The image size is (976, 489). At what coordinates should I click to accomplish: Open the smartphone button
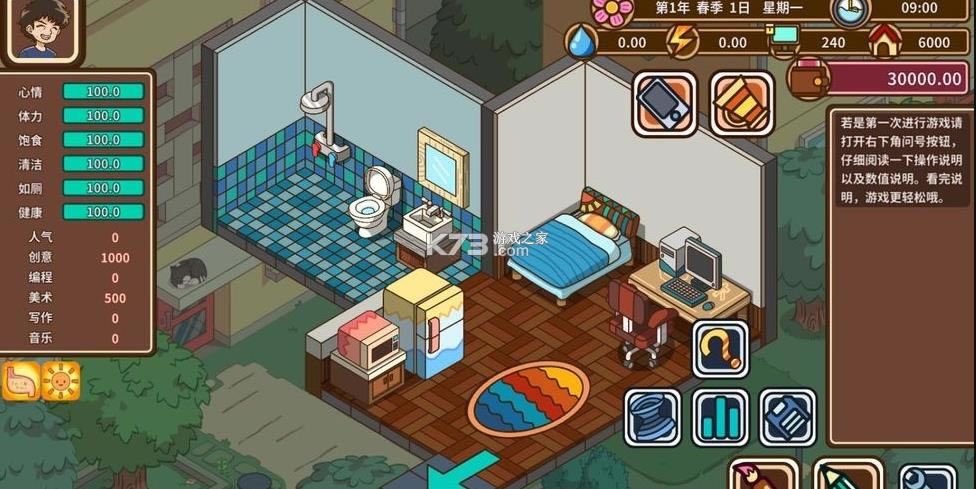[x=664, y=103]
